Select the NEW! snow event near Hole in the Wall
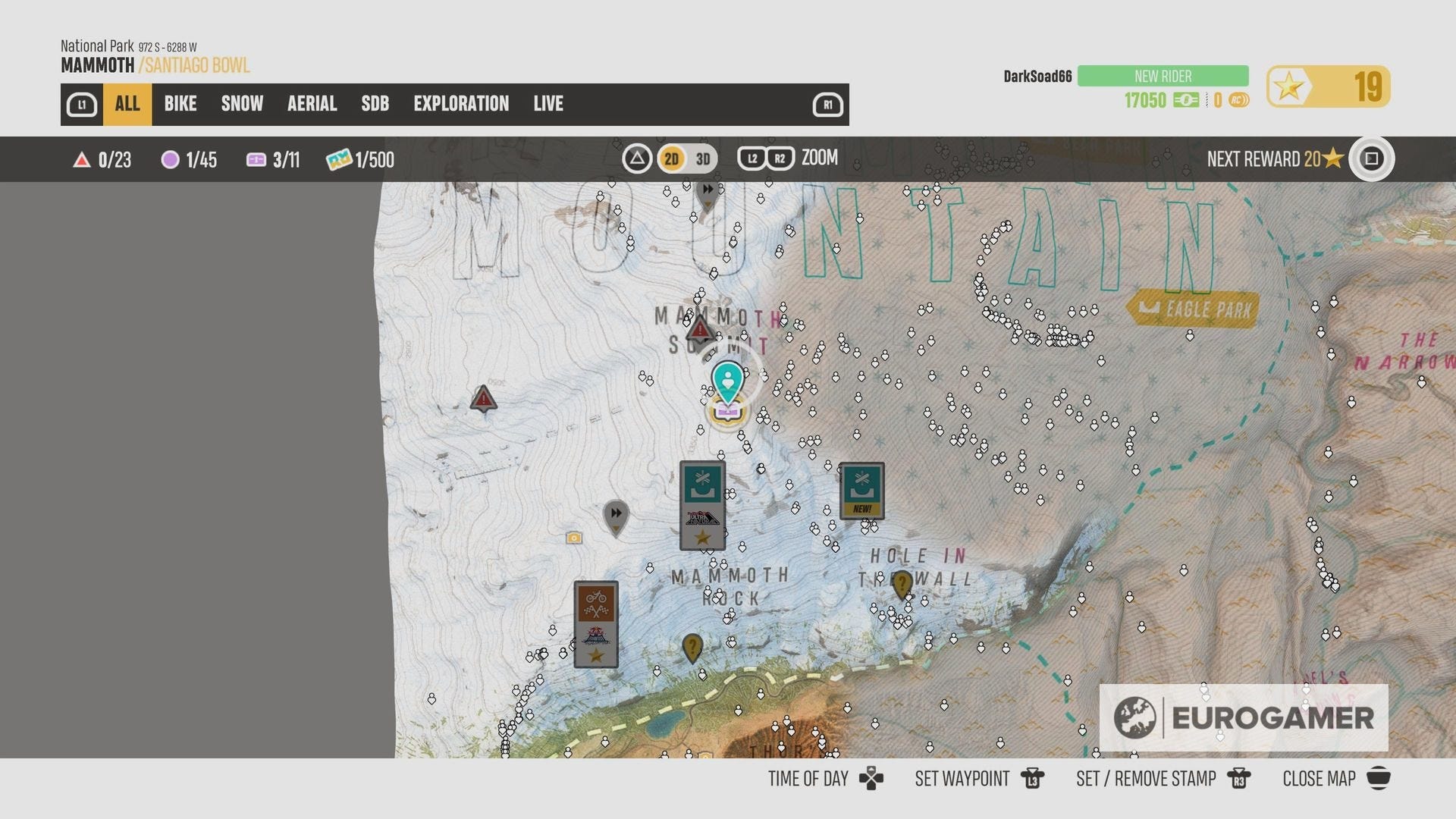 point(863,489)
